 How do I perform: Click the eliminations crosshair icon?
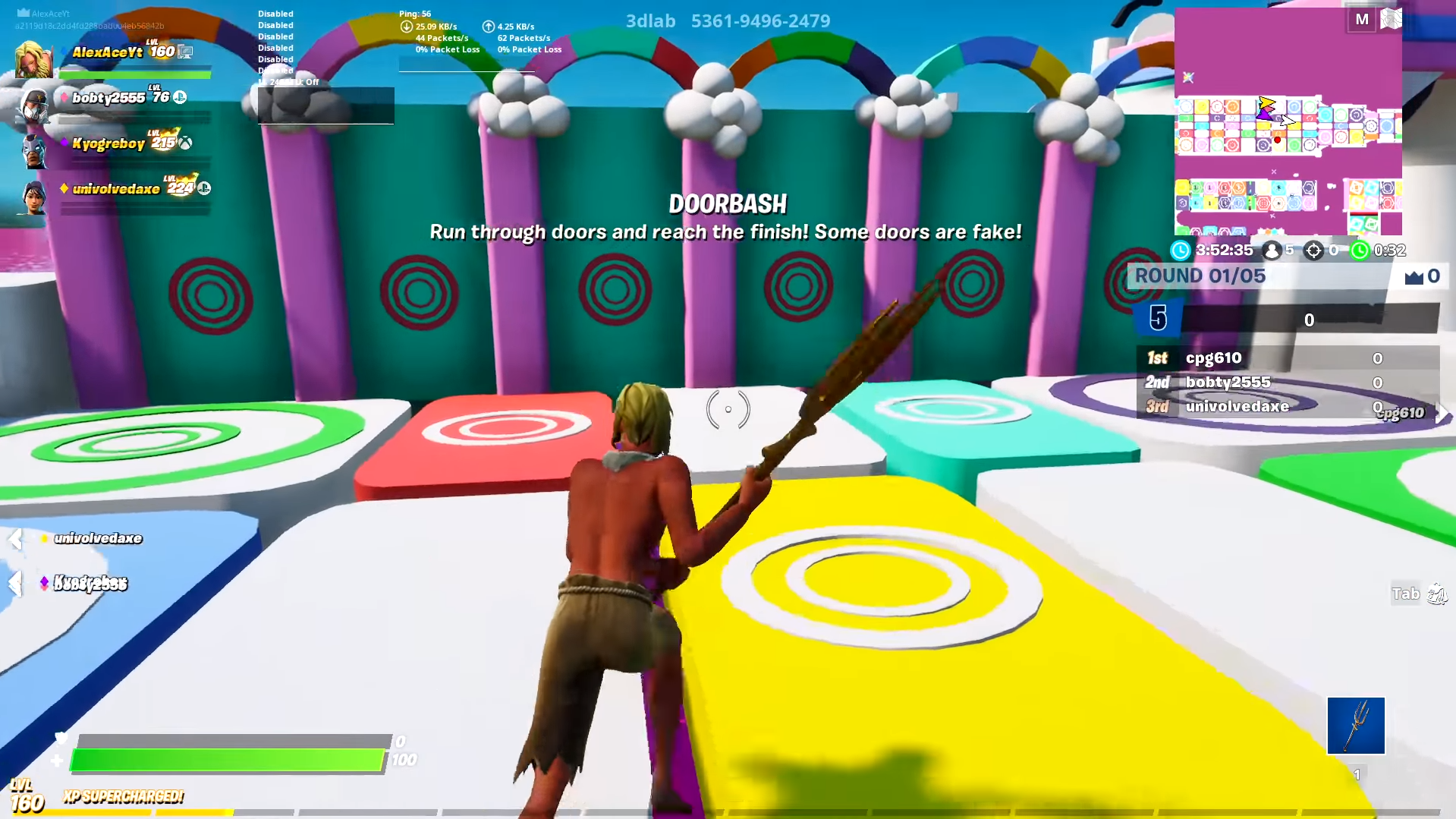[x=1313, y=250]
